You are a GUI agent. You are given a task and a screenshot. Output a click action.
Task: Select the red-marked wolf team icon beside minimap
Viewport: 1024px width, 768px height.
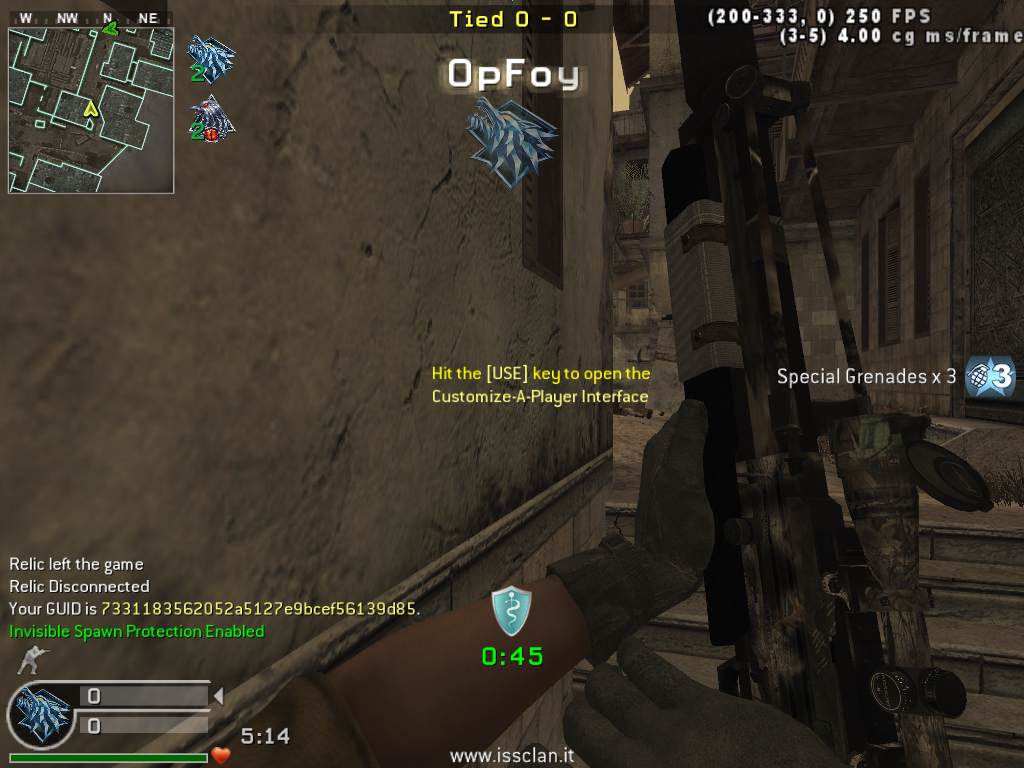tap(211, 118)
